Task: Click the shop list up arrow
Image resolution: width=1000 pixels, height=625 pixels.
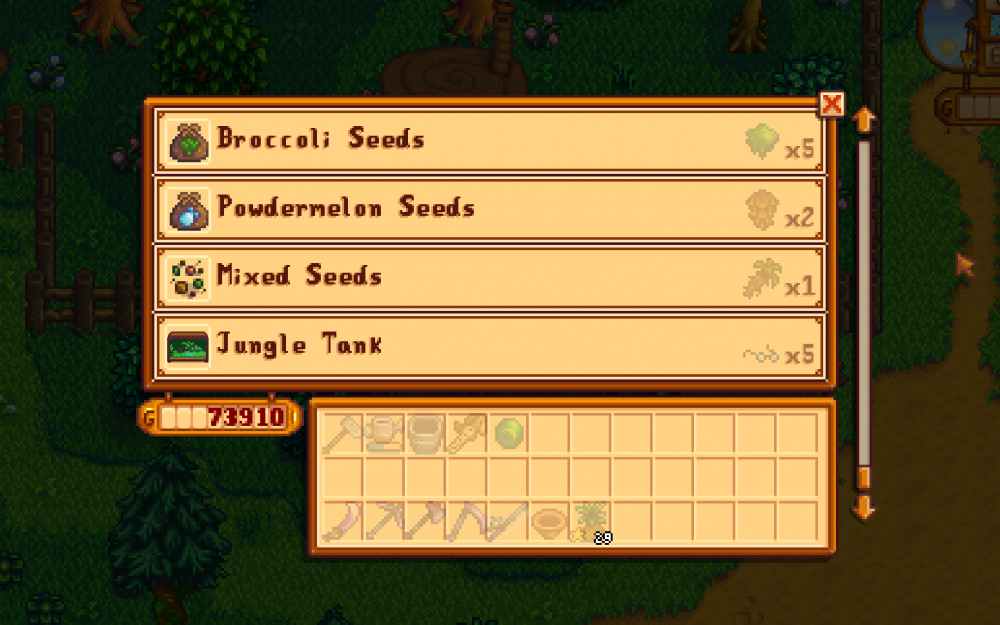Action: [x=864, y=120]
